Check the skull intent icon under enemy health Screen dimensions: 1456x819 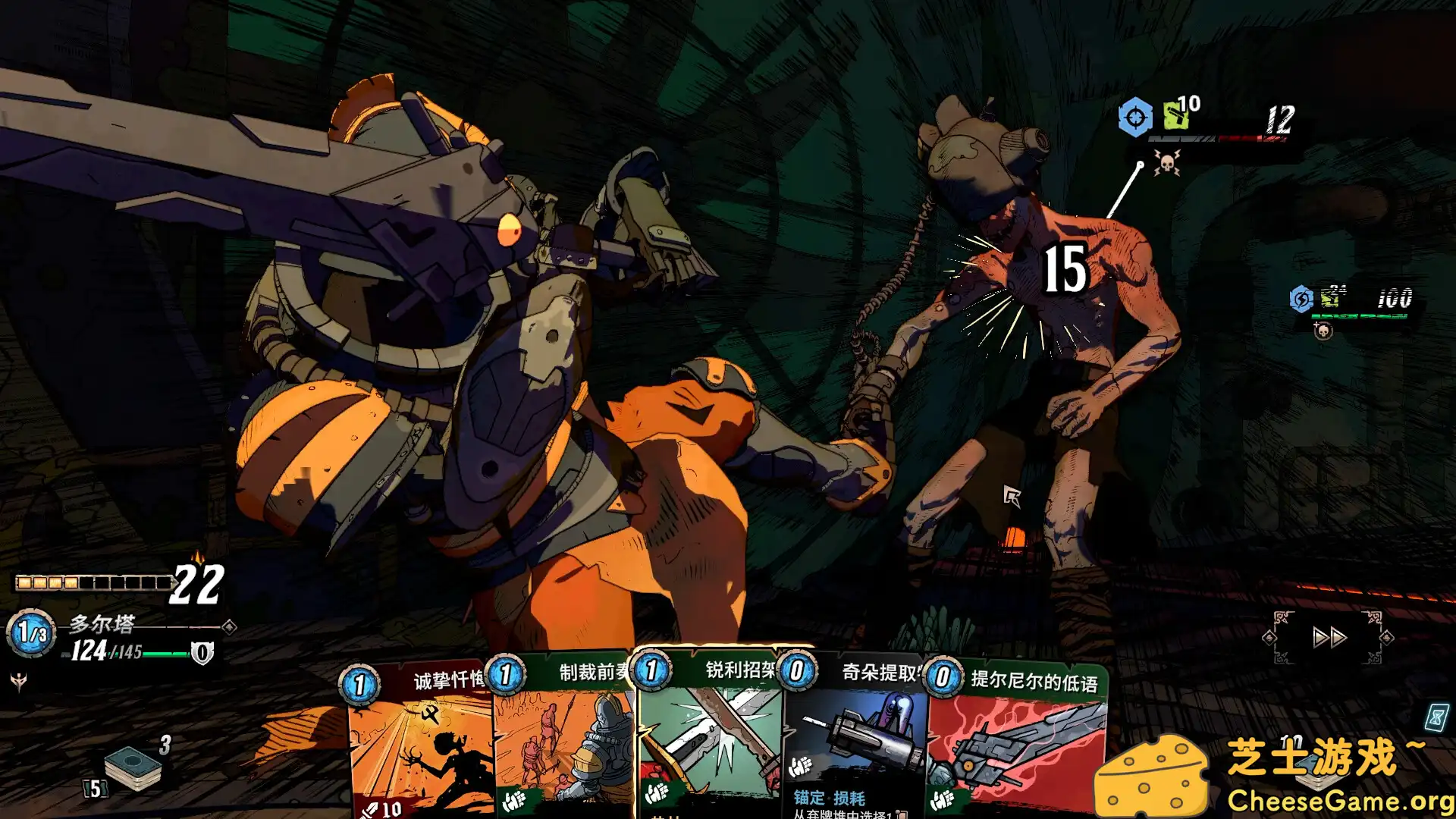[1166, 162]
